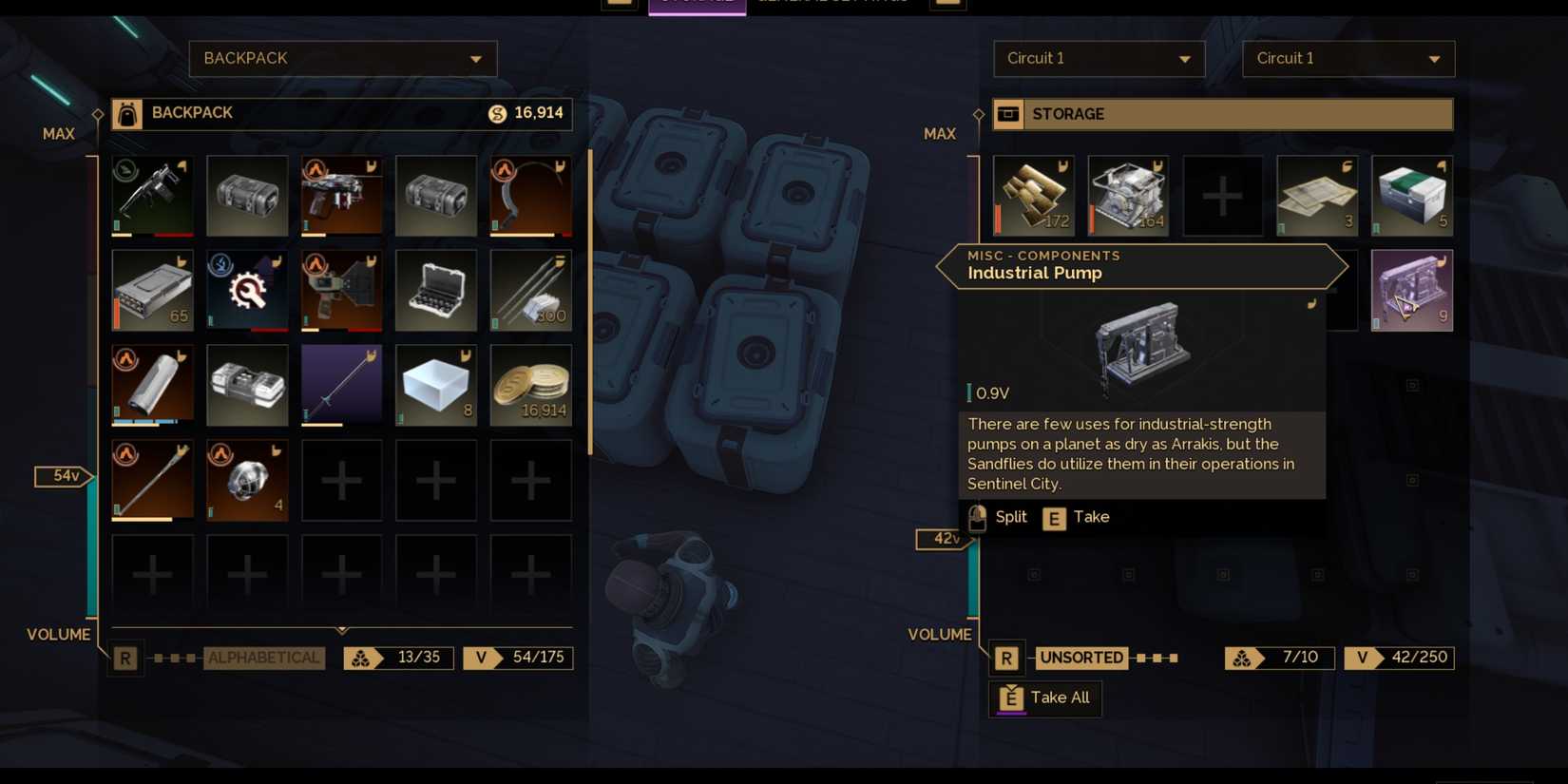
Task: Pick the stack of 172 ingots in storage
Action: pos(1033,195)
